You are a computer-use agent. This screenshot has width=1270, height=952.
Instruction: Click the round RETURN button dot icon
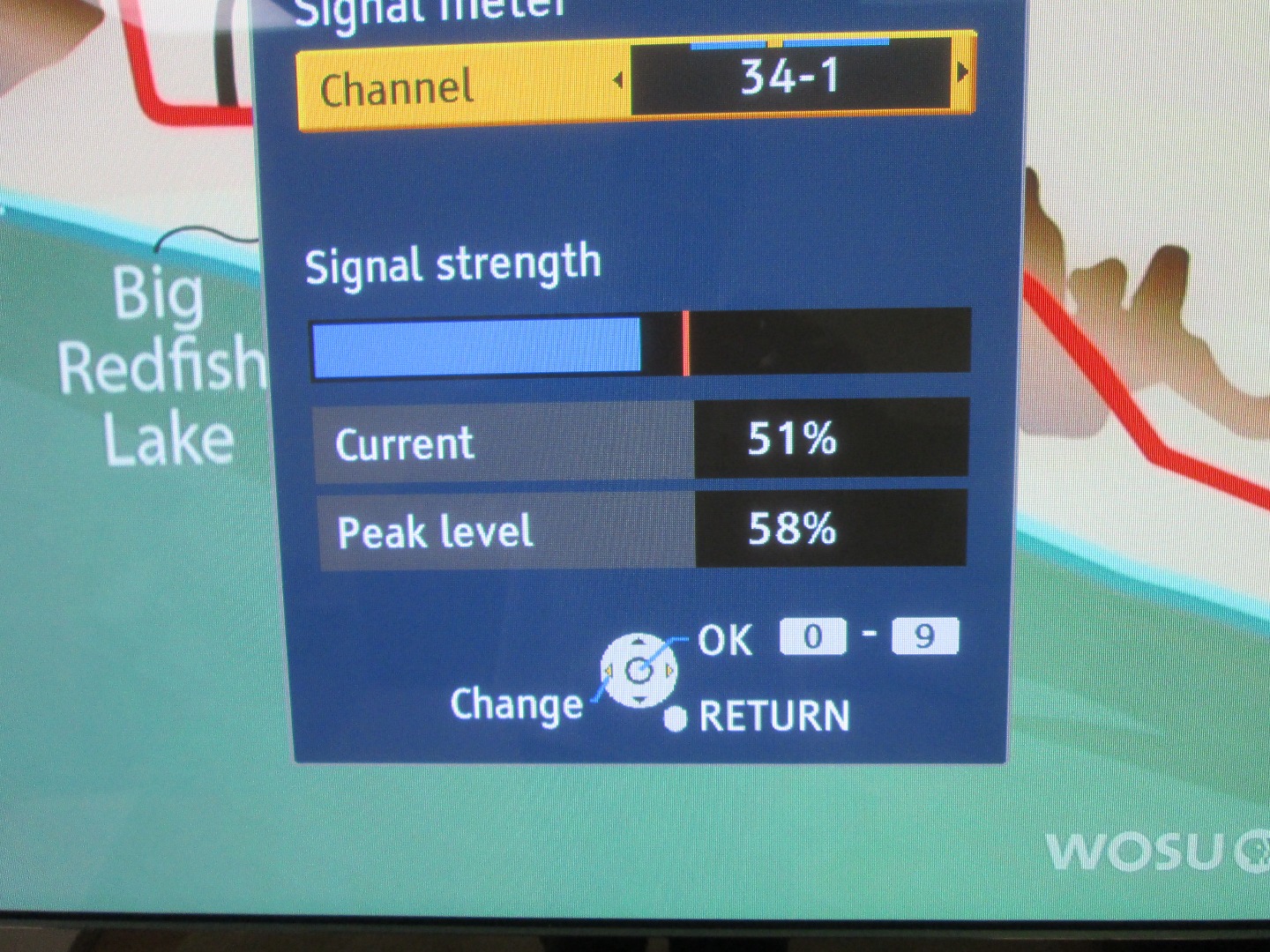[676, 716]
